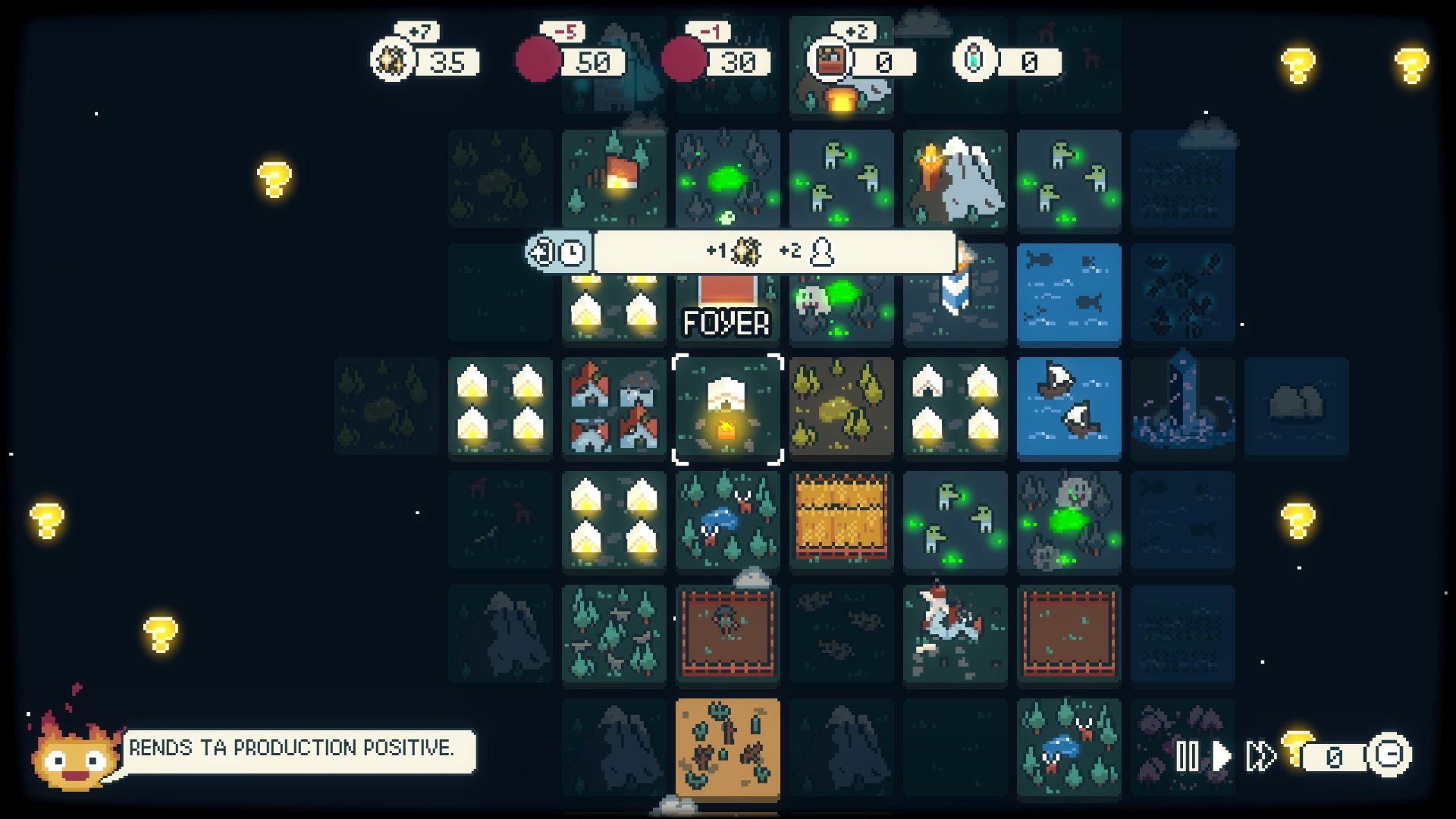Select the serpent dragon tile
Screen dimensions: 1456x819
[x=955, y=634]
